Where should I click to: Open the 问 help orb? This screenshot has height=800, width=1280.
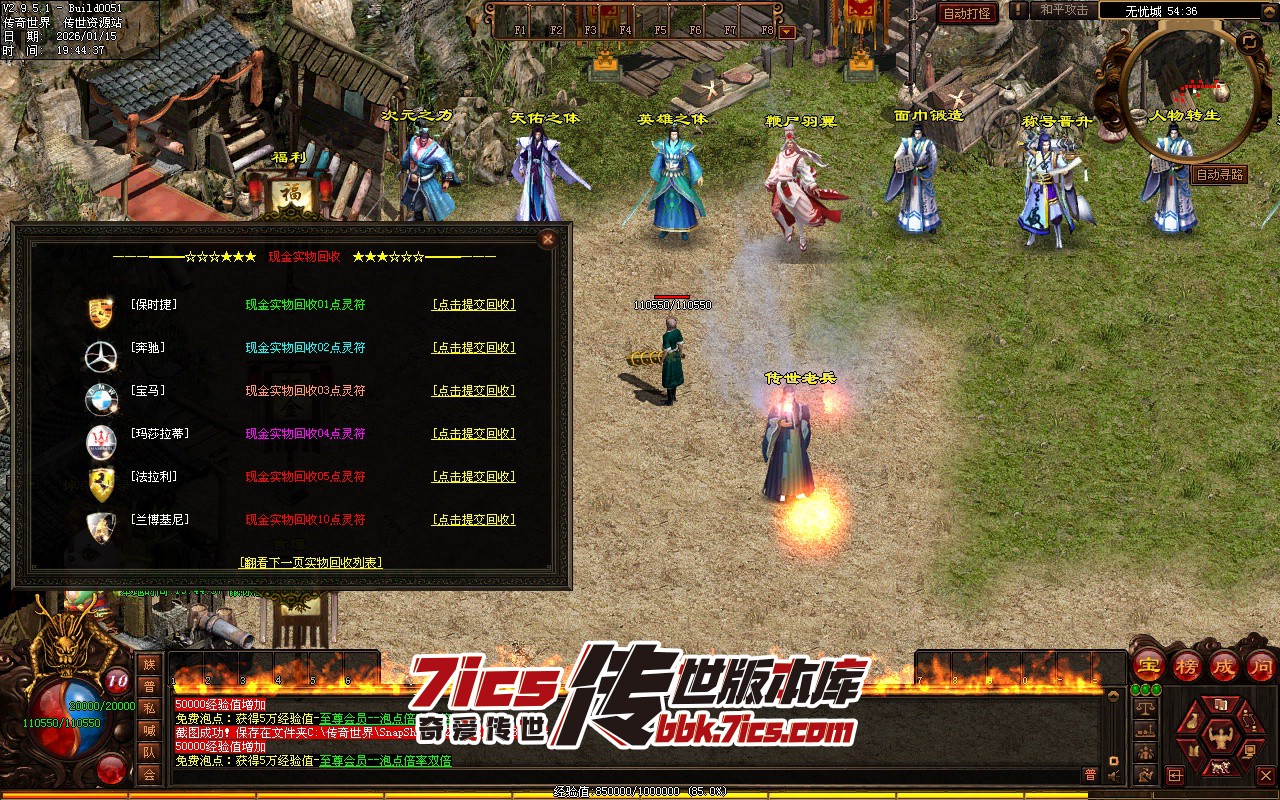1261,665
